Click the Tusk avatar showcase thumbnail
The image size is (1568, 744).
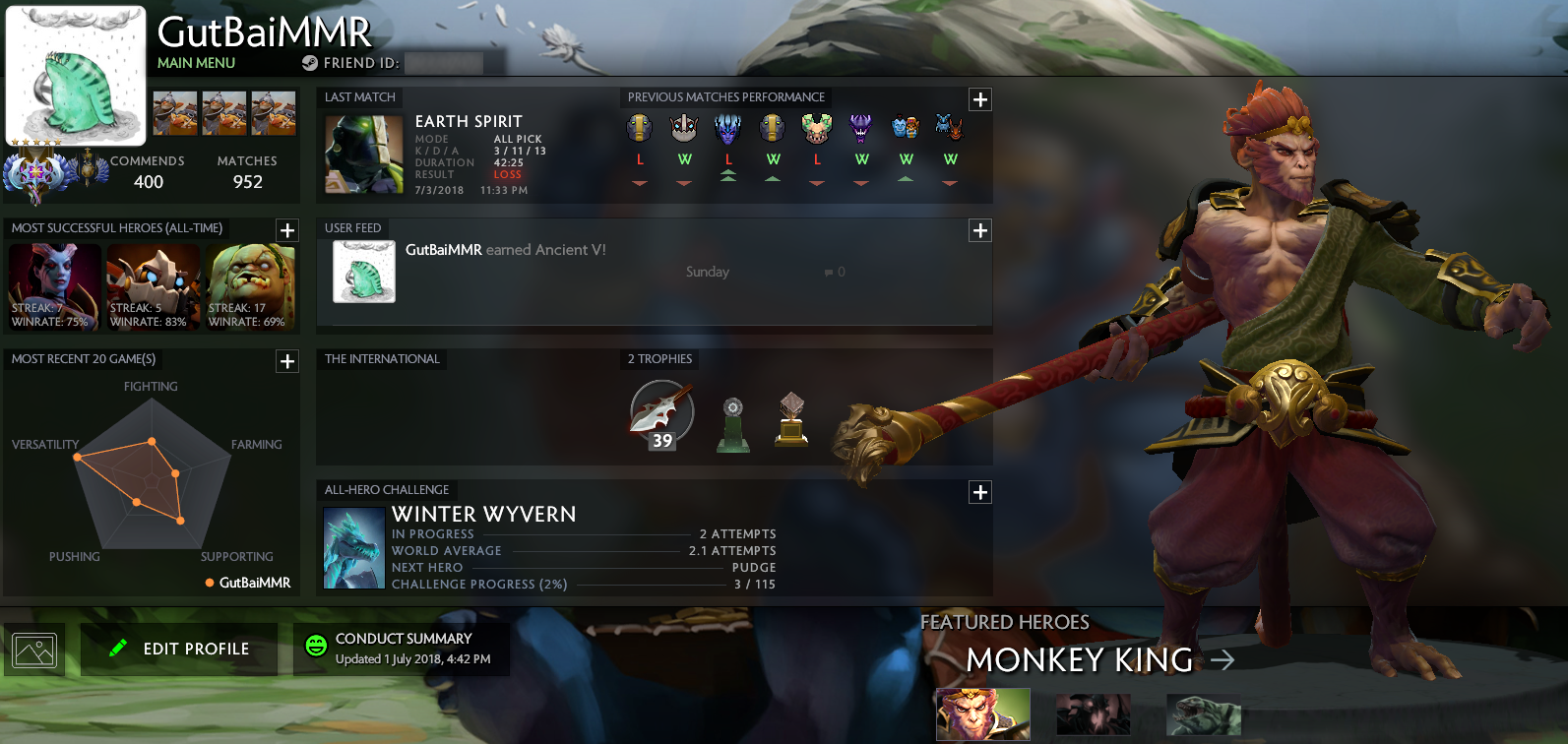(x=175, y=113)
